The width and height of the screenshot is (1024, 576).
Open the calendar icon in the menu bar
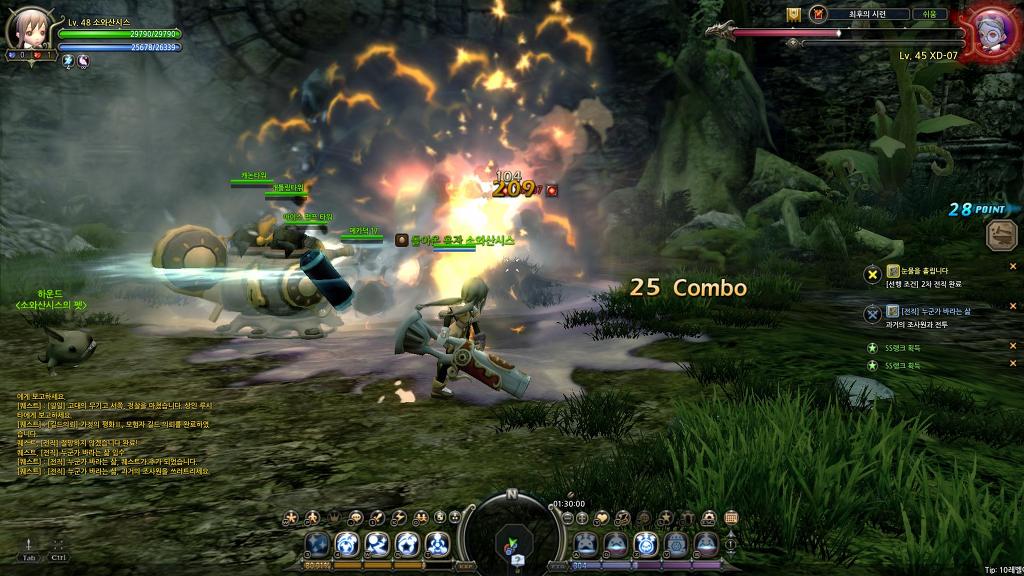pyautogui.click(x=731, y=517)
